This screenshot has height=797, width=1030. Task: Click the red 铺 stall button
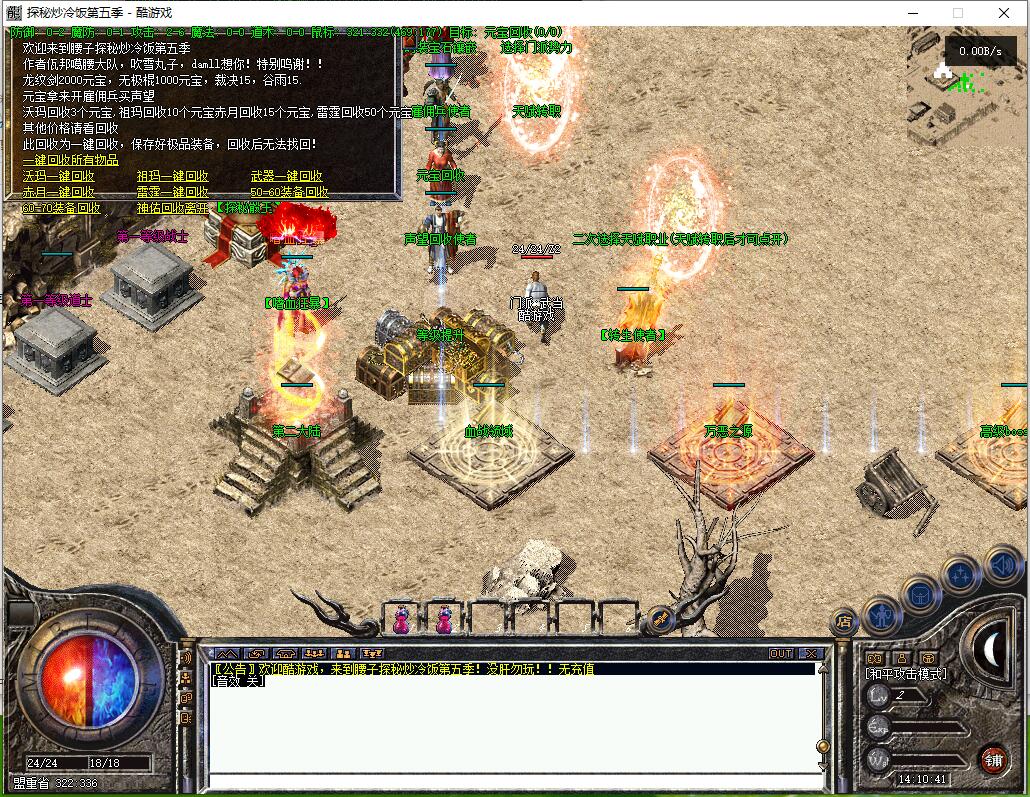coord(993,758)
